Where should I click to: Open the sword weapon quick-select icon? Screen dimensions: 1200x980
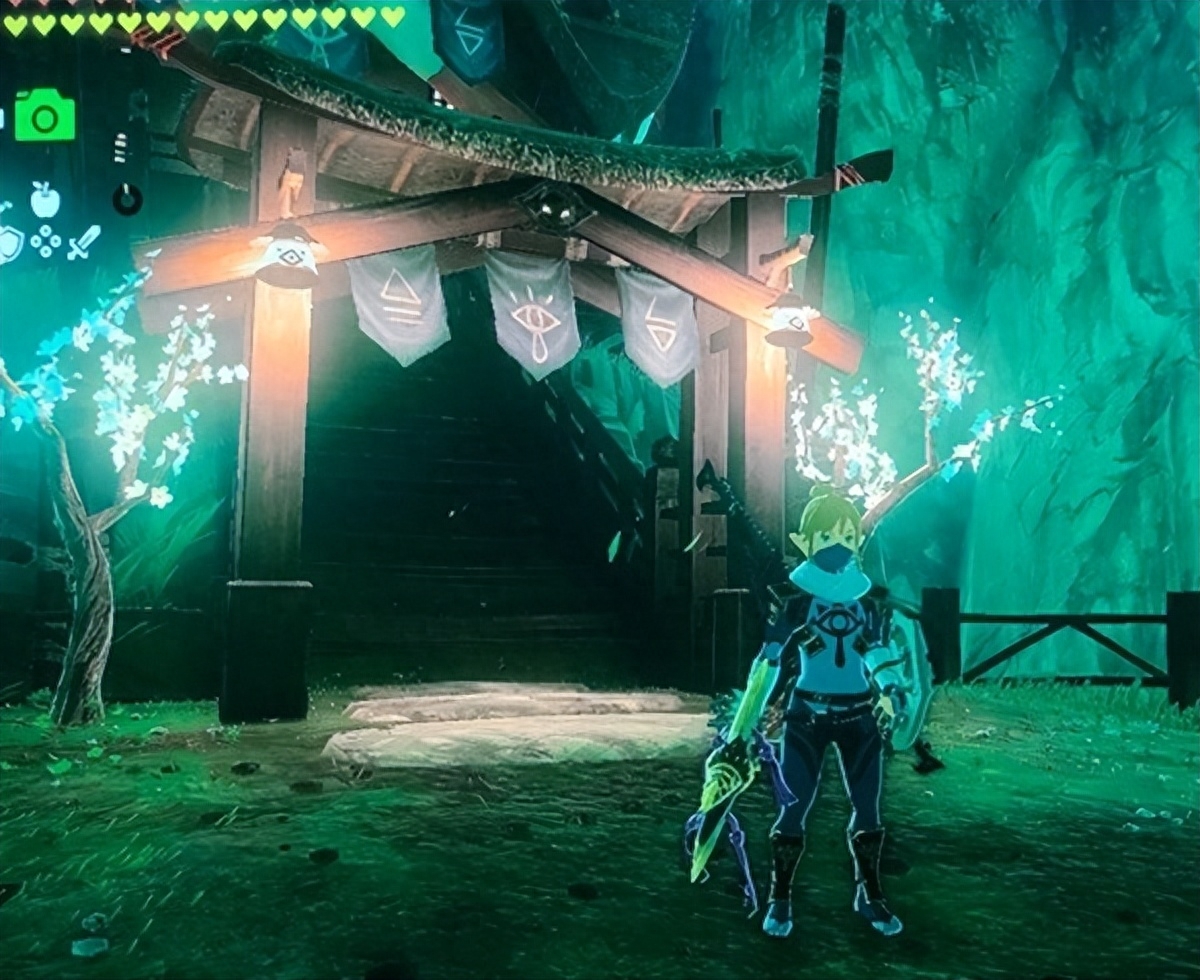(84, 242)
